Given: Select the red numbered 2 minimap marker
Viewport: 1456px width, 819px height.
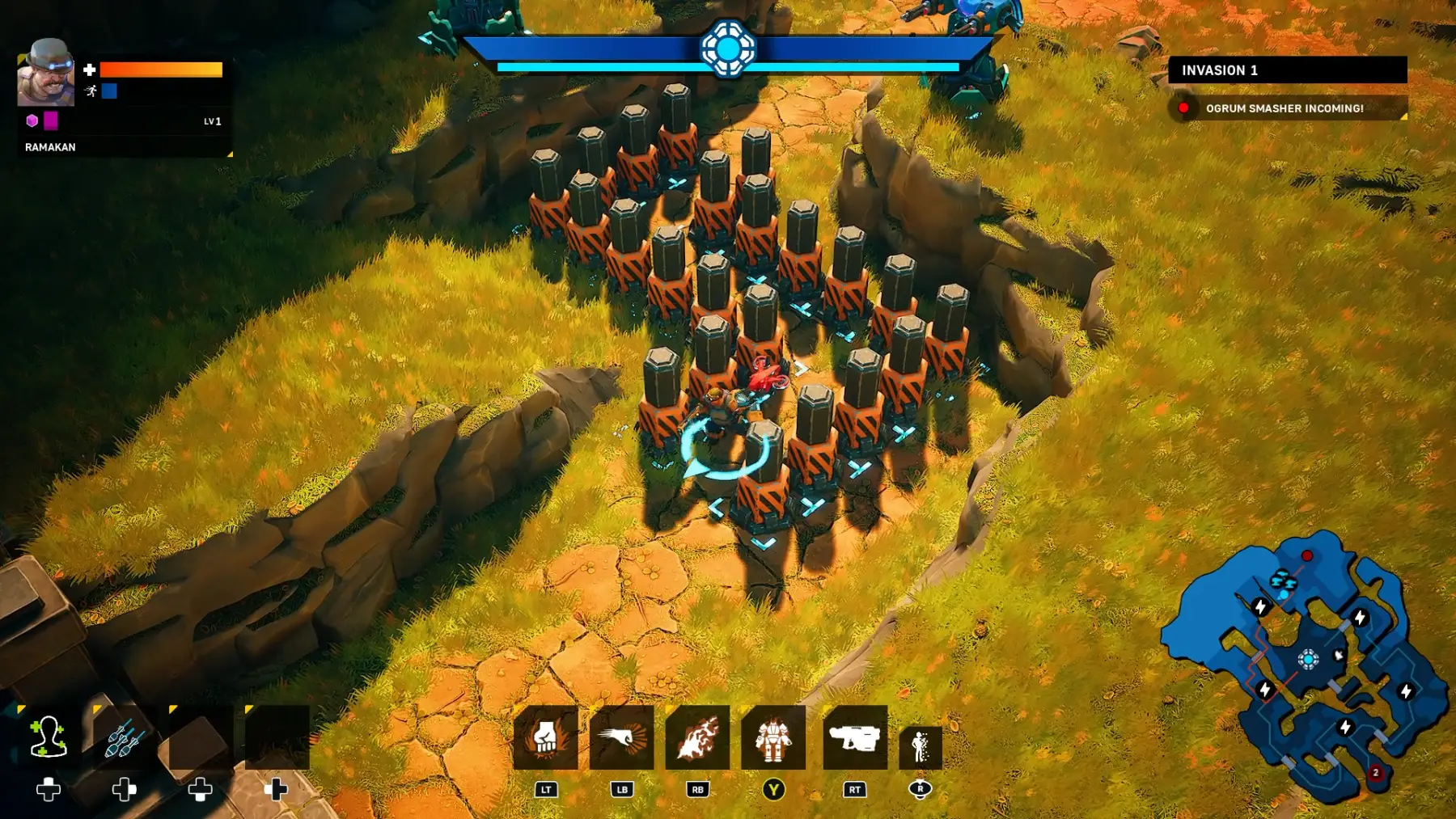Looking at the screenshot, I should [1375, 773].
